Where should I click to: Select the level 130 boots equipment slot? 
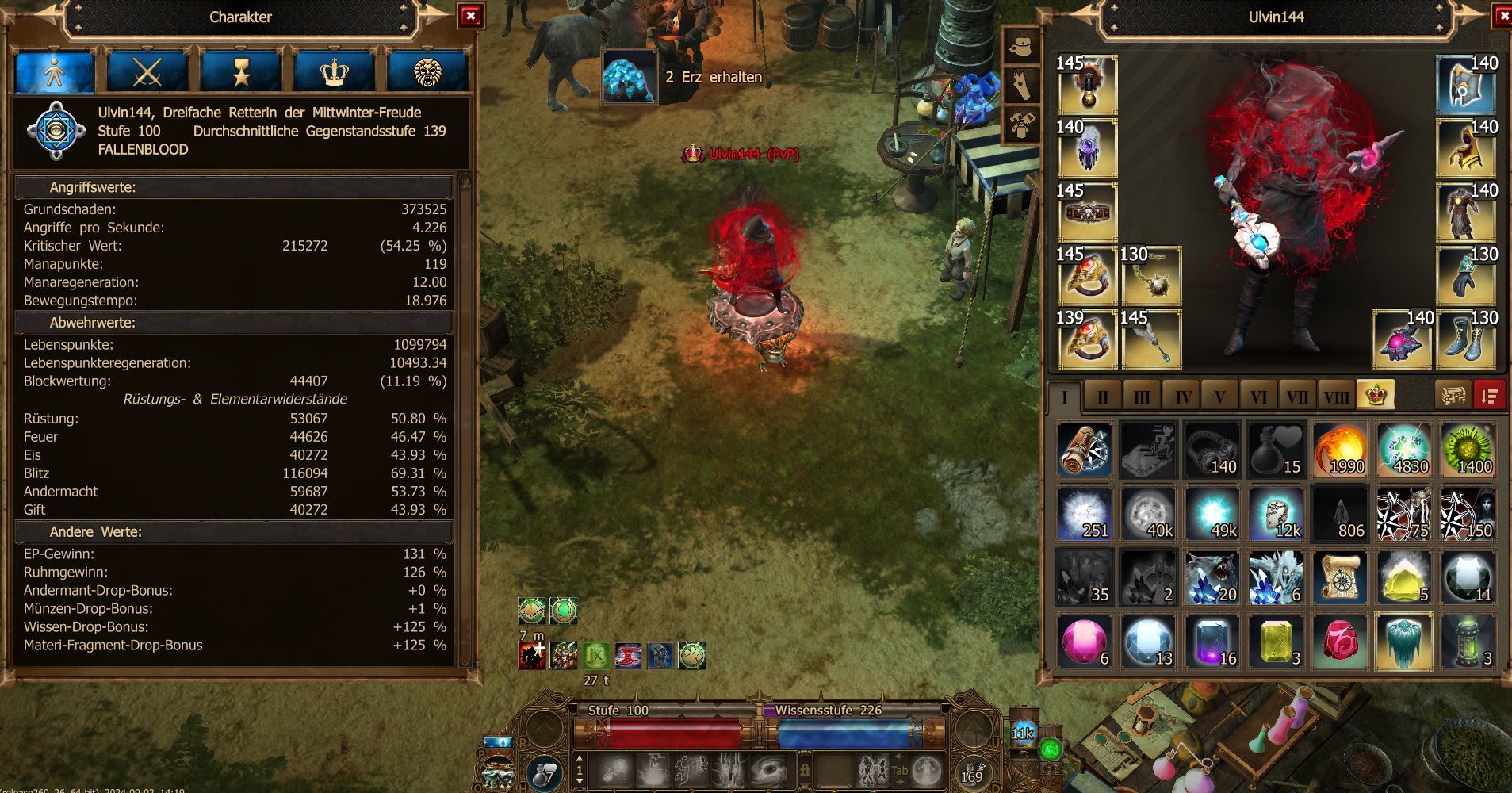(x=1466, y=339)
